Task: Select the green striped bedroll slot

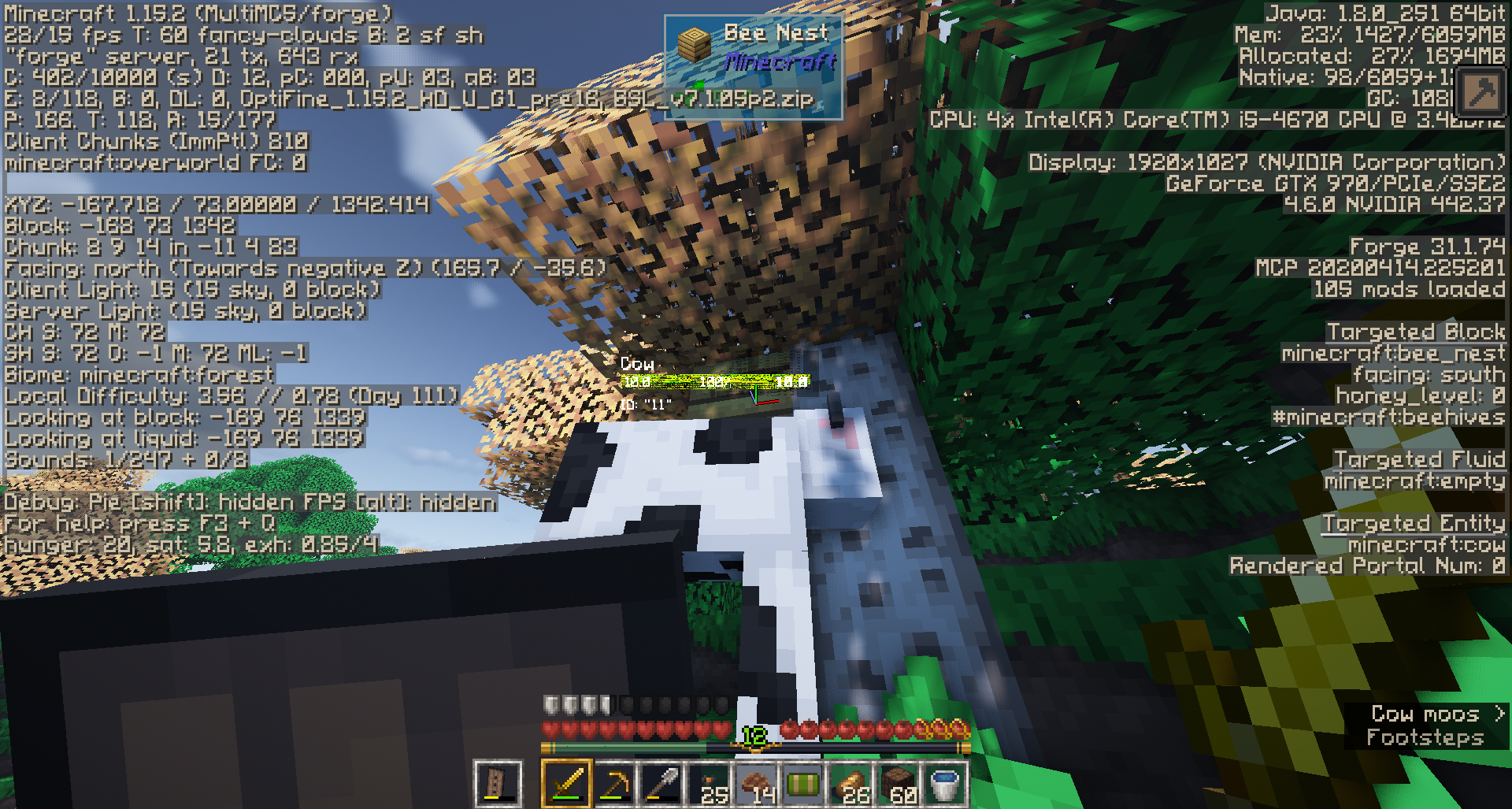Action: pyautogui.click(x=804, y=784)
